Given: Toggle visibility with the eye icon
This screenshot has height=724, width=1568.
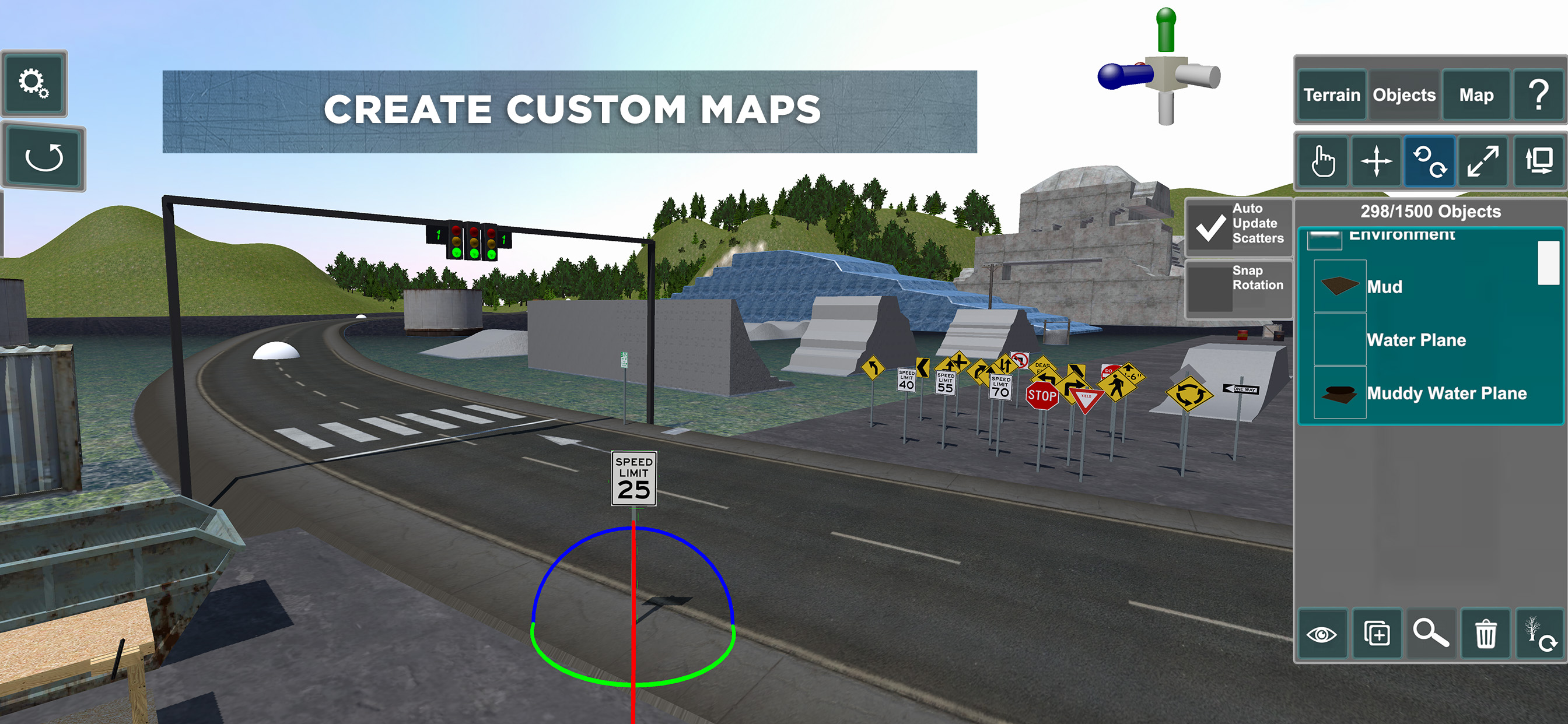Looking at the screenshot, I should [x=1321, y=635].
